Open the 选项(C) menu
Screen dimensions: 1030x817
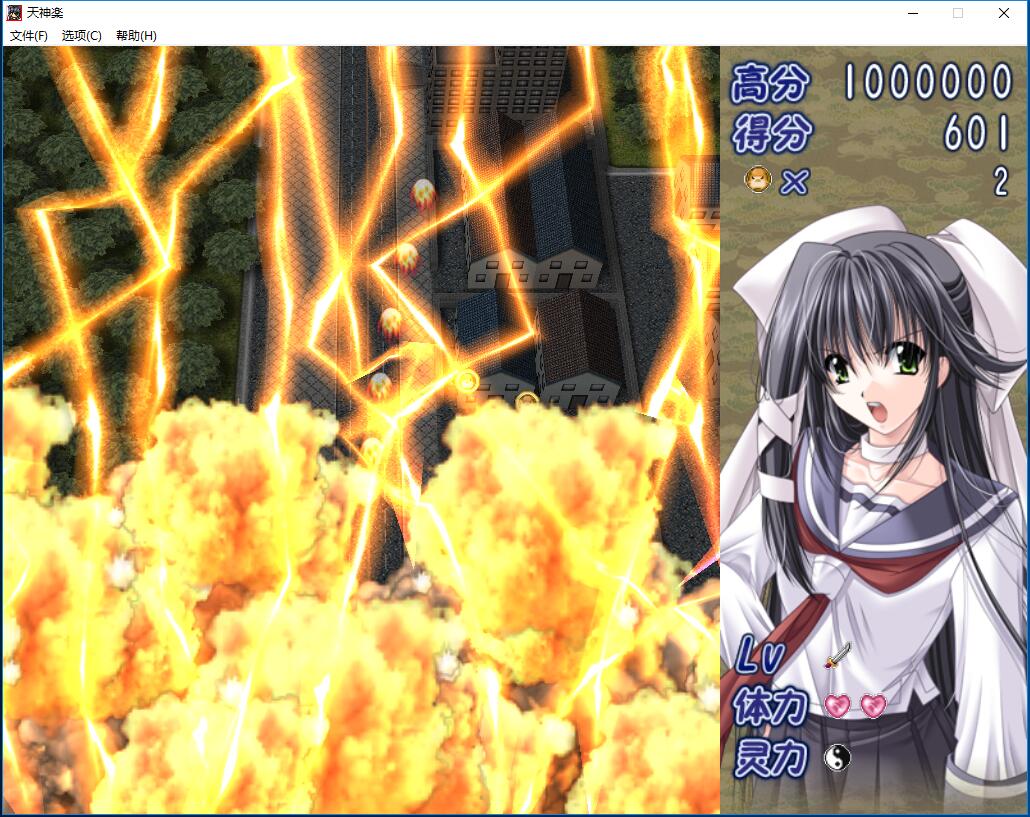pyautogui.click(x=82, y=36)
